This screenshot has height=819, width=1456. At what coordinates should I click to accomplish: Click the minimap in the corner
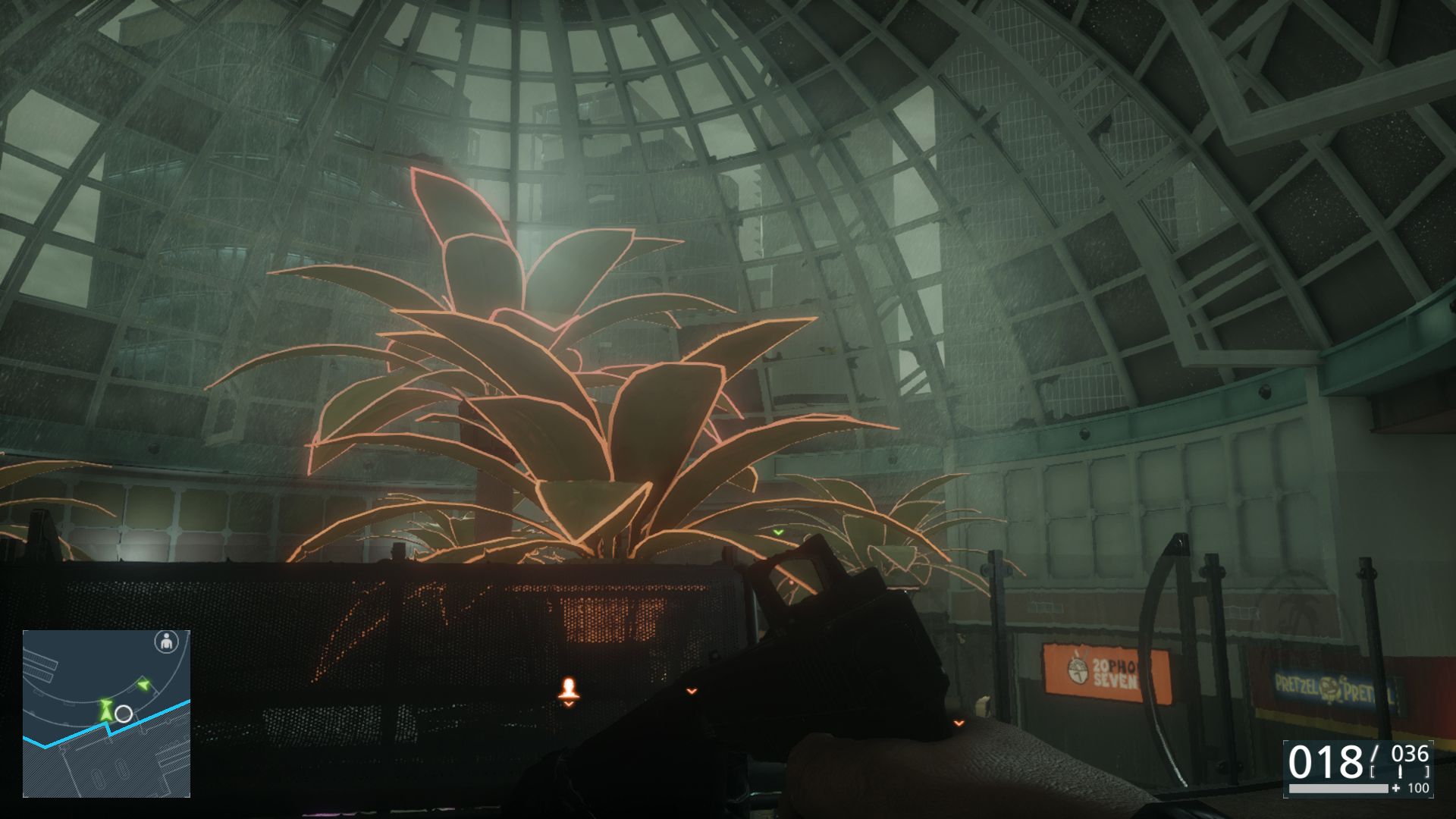(x=106, y=714)
